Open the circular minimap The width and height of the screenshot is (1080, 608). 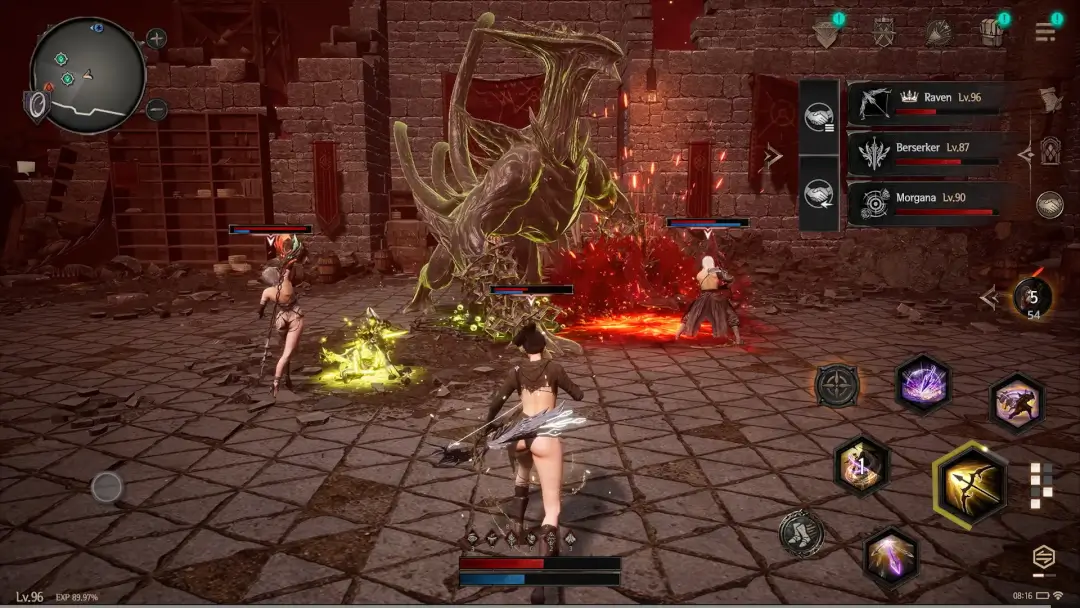(x=88, y=74)
